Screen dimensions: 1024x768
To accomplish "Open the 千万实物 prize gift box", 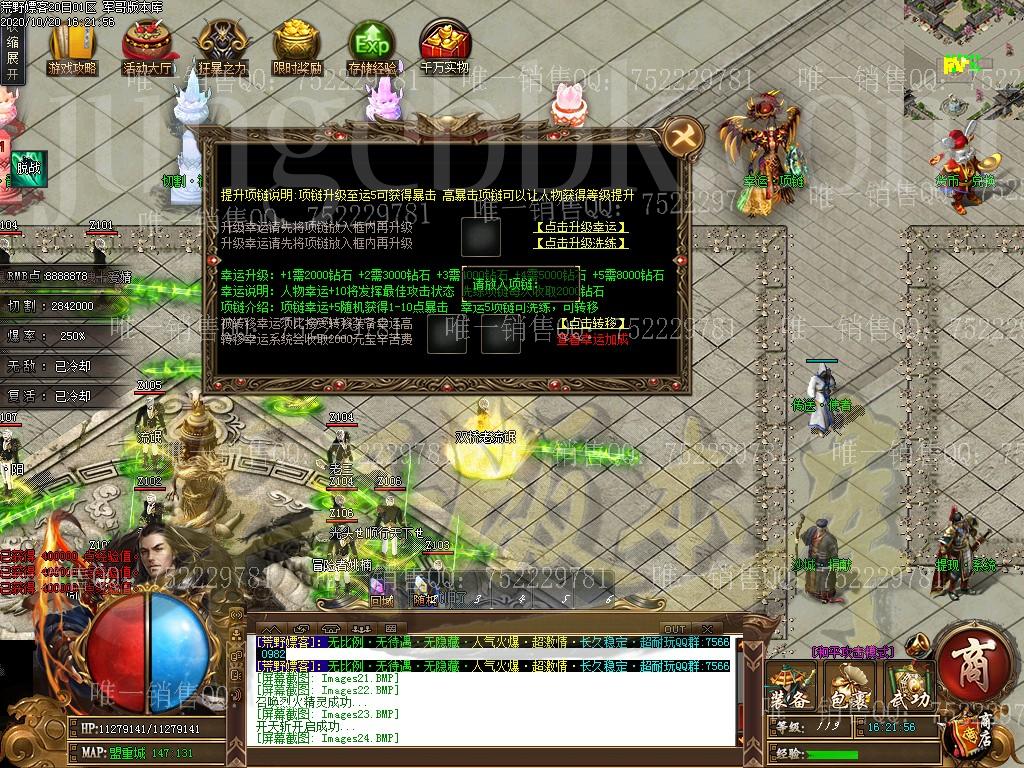I will point(444,50).
